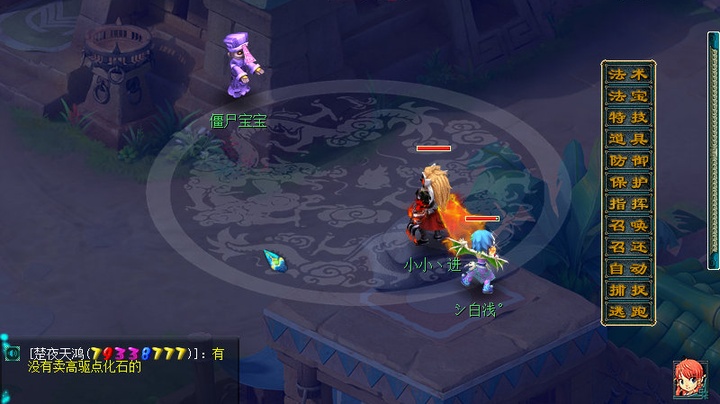Select the 特技 special skill command
Image resolution: width=720 pixels, height=404 pixels.
(629, 118)
